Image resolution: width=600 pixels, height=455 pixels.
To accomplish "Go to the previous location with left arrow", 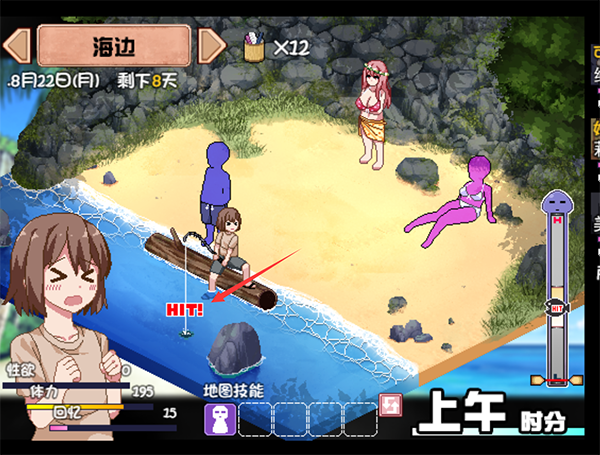I will click(19, 44).
